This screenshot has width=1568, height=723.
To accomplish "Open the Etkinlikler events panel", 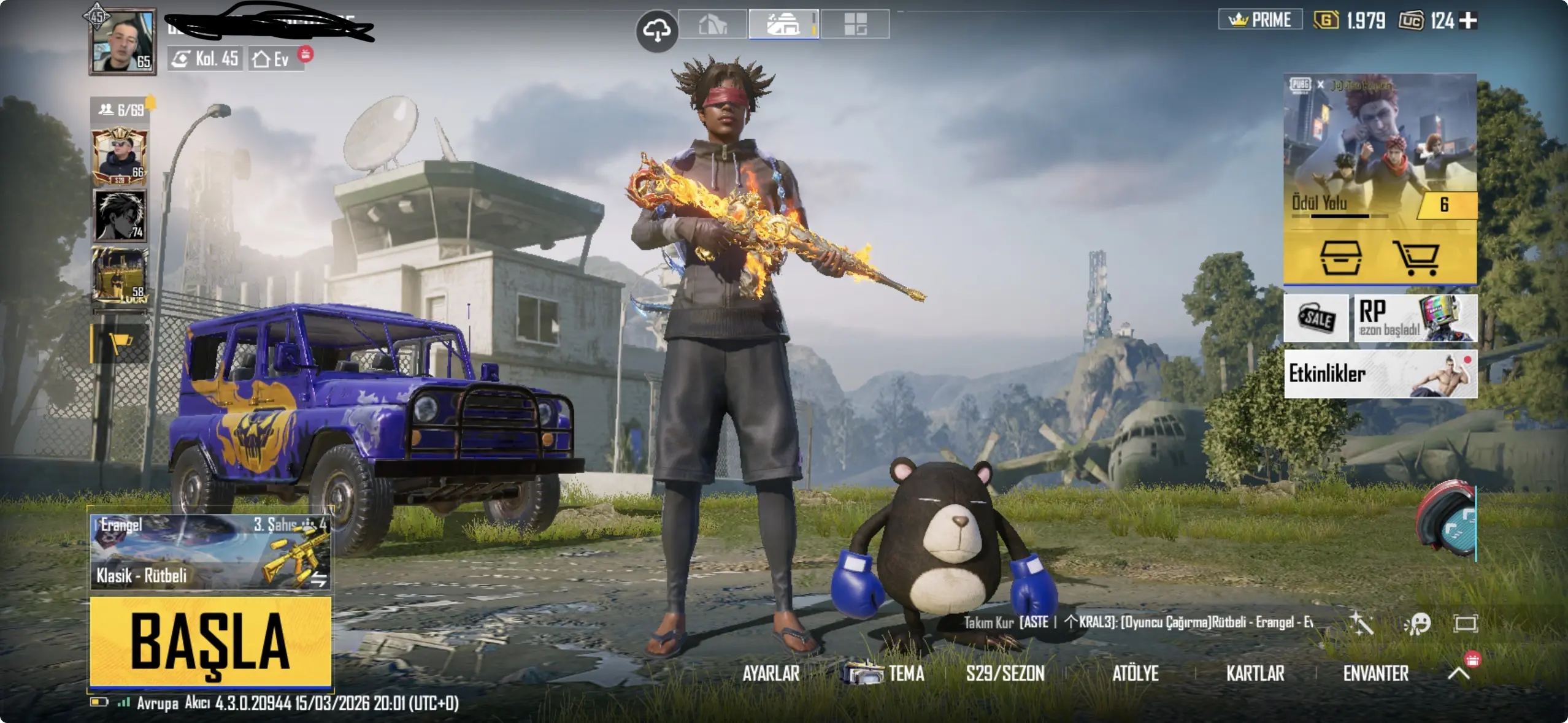I will (1380, 373).
